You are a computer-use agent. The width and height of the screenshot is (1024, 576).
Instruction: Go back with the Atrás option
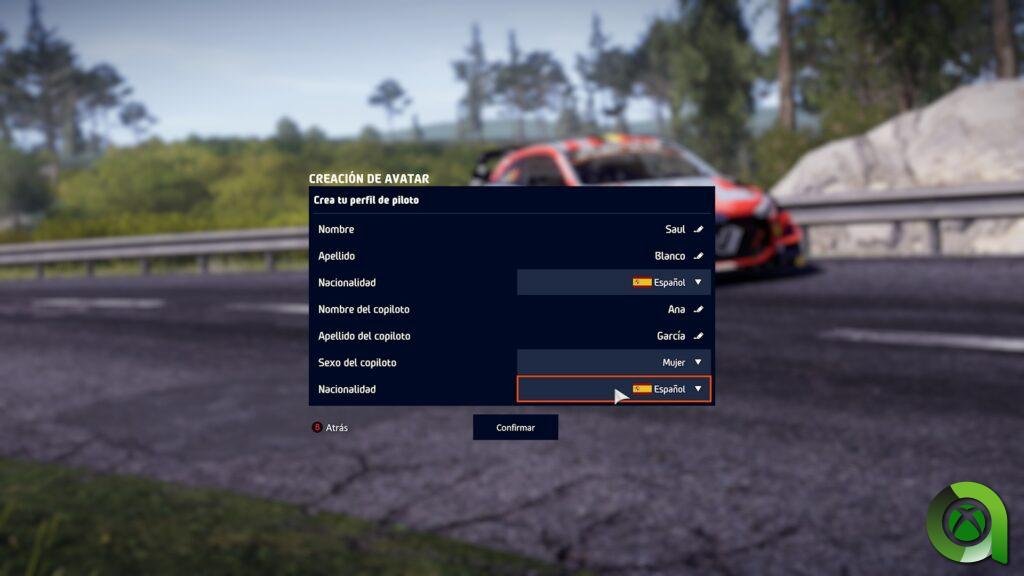[x=331, y=428]
